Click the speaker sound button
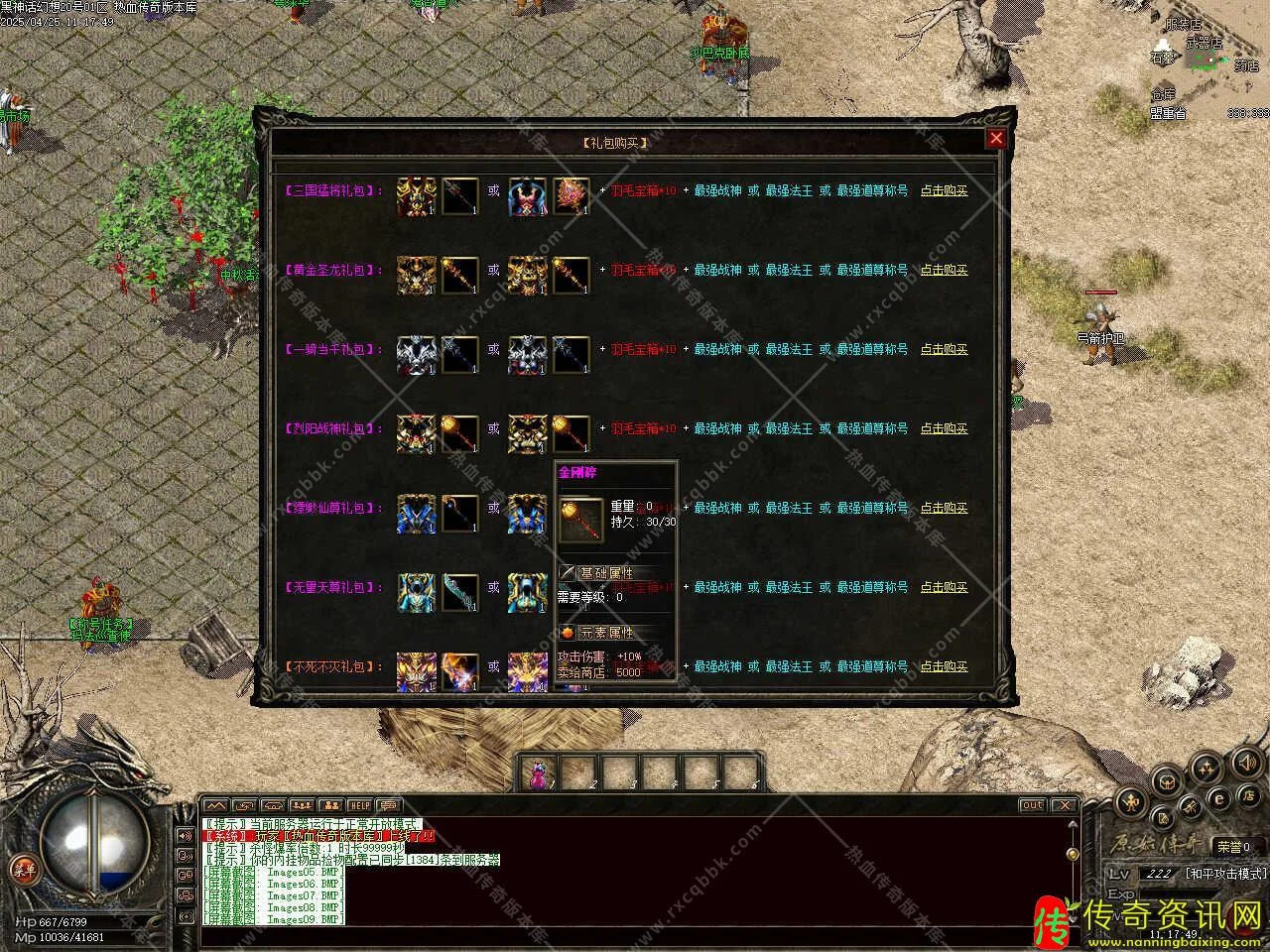1270x952 pixels. click(1246, 762)
